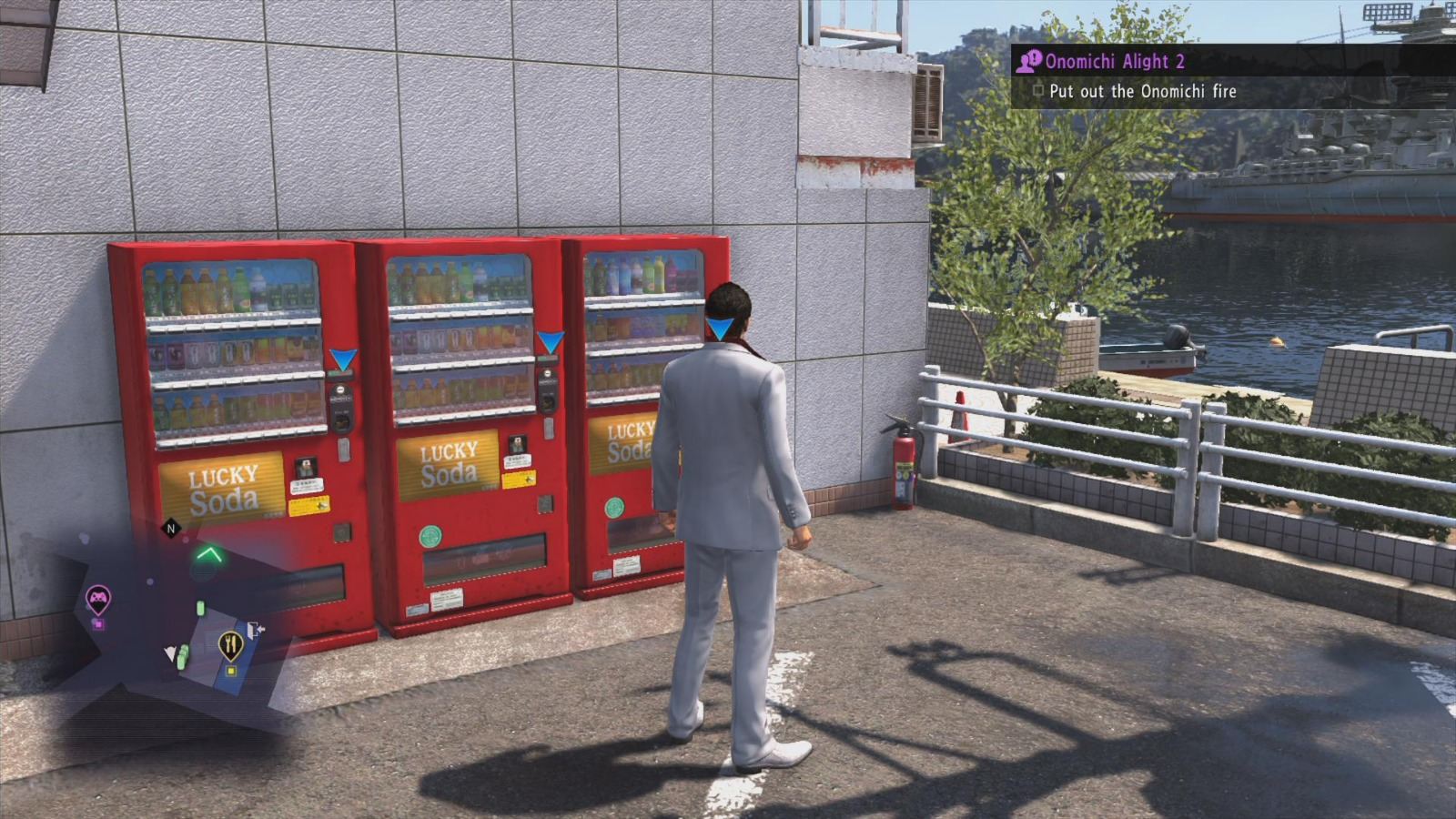
Task: Select the purple quest person icon near Onomichi Alight 2
Action: (1030, 61)
